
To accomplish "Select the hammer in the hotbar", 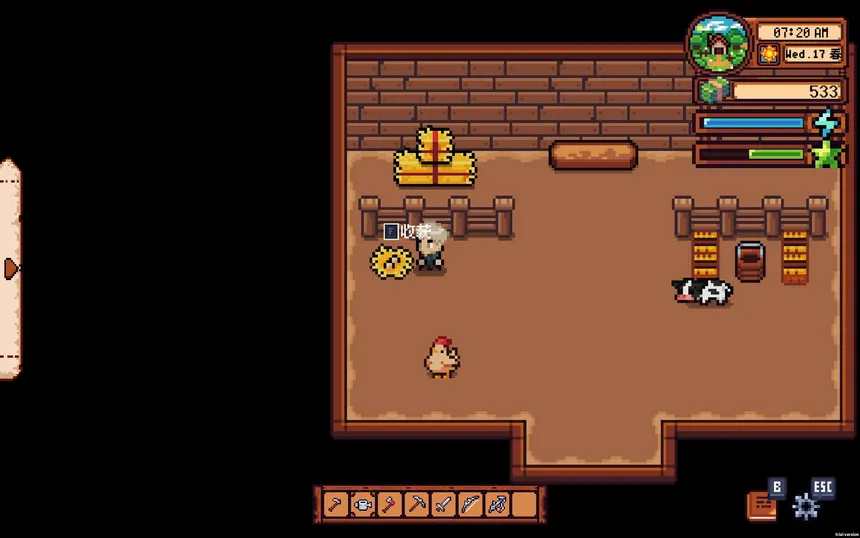I will [x=336, y=505].
